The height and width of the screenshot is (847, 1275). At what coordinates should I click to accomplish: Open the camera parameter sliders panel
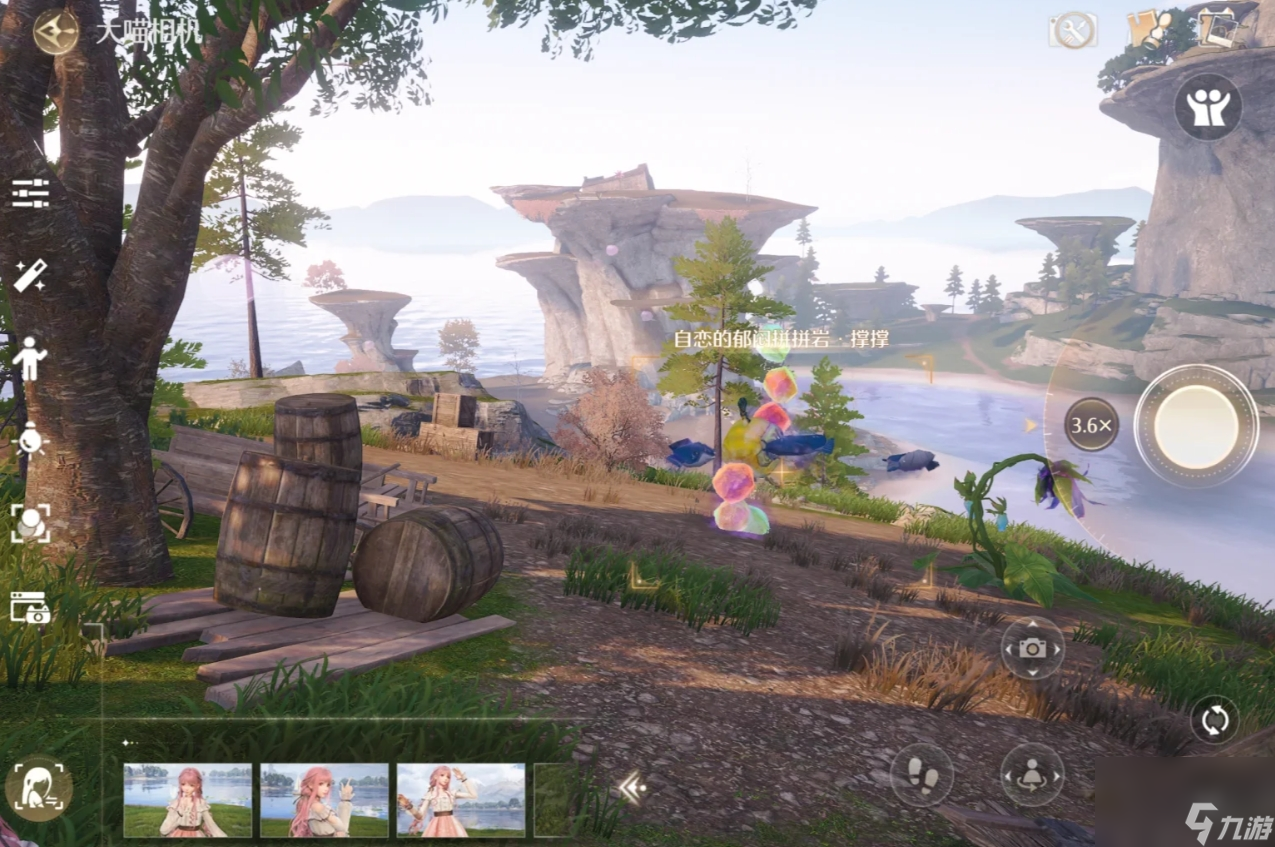coord(30,192)
